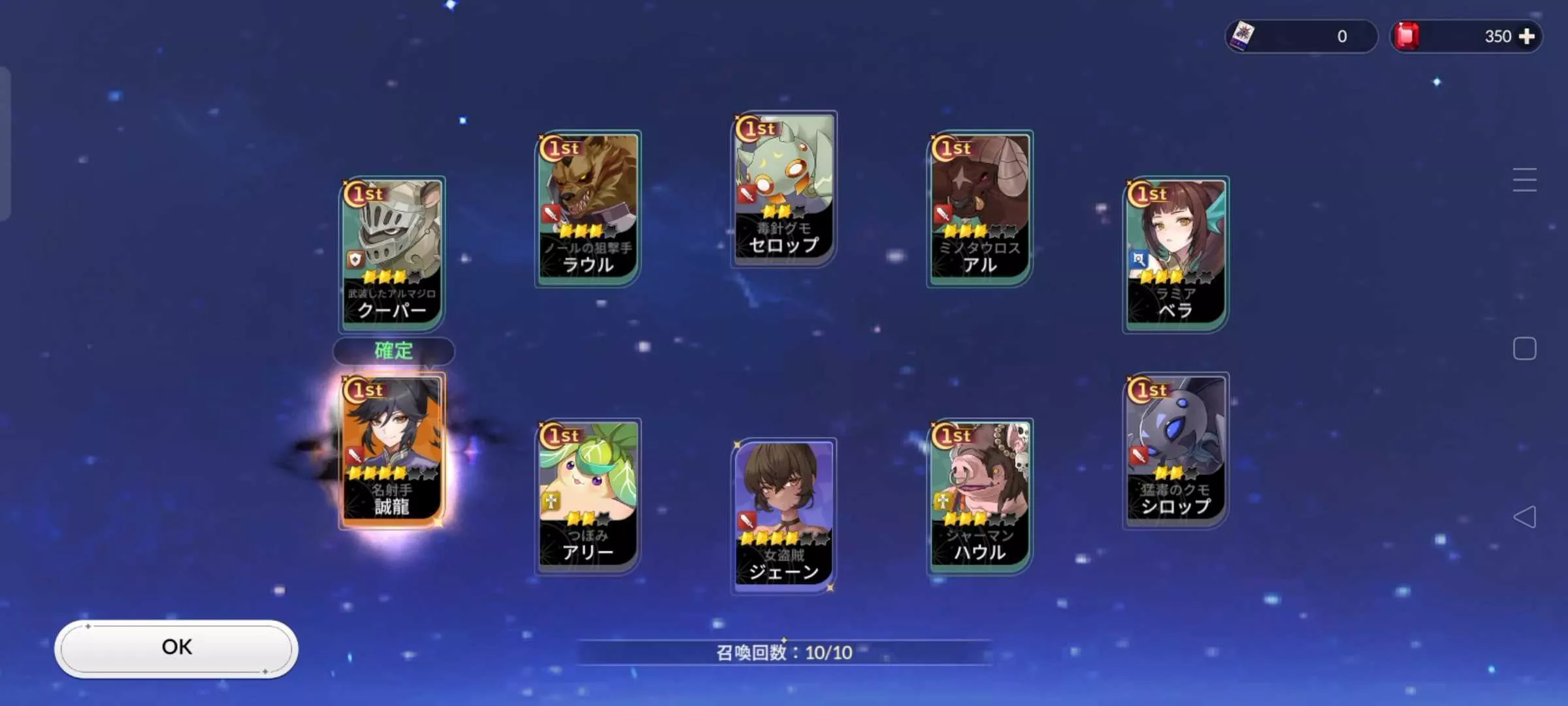Tap the 1st badge on ラウル card

pyautogui.click(x=559, y=148)
